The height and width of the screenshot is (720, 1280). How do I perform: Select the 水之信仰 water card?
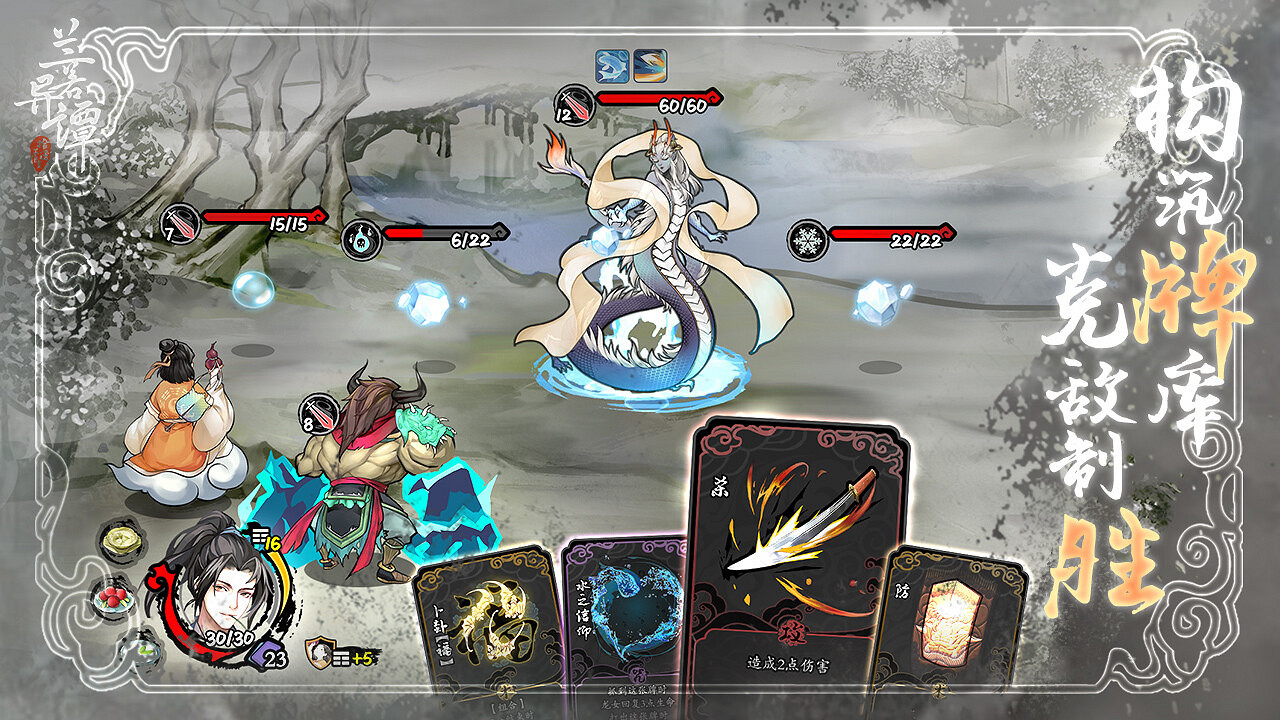tap(630, 610)
